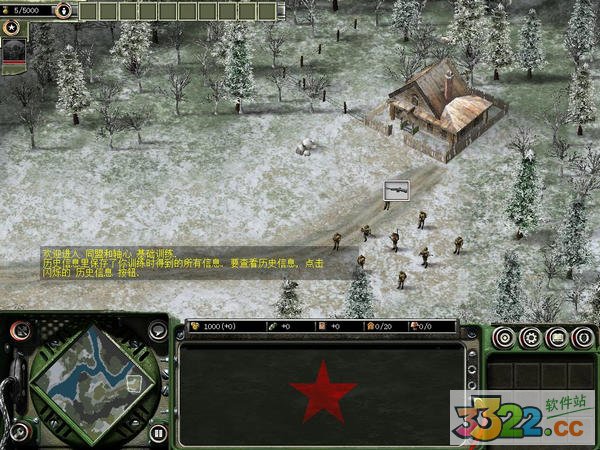This screenshot has height=450, width=600.
Task: Toggle the crossed-out round button left of the minimap
Action: 19,330
